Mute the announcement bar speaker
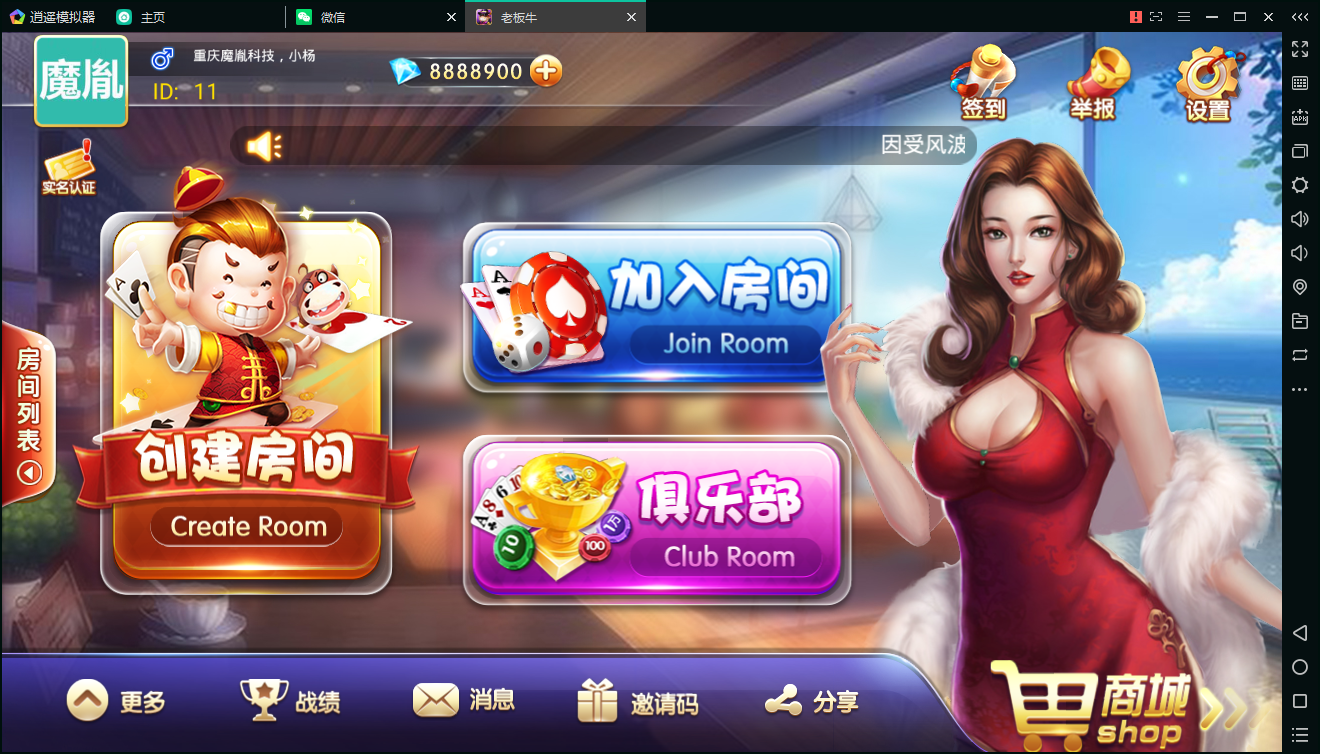This screenshot has width=1320, height=754. coord(266,145)
